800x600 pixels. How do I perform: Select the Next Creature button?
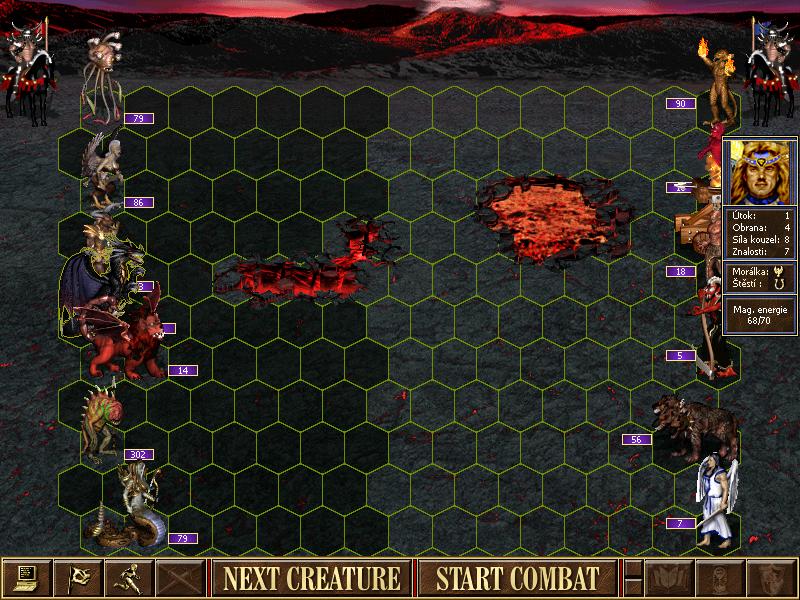311,578
